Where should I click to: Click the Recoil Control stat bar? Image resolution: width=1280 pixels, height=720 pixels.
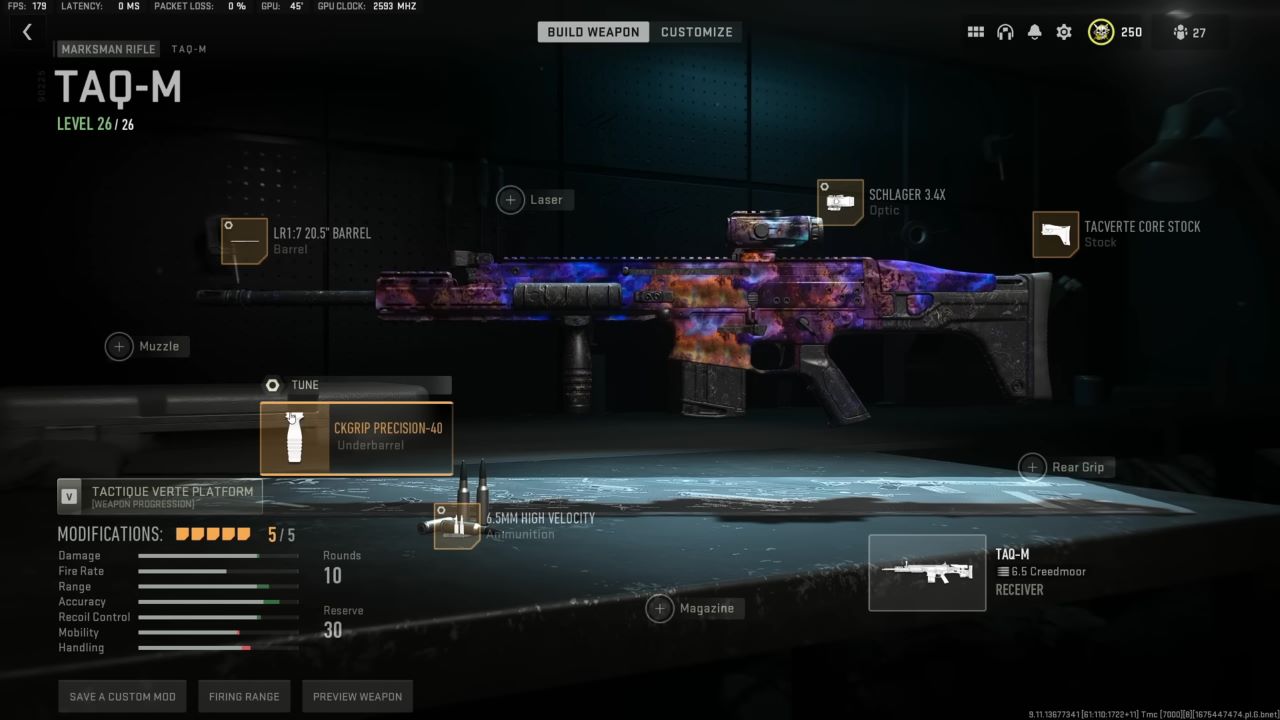pos(218,617)
